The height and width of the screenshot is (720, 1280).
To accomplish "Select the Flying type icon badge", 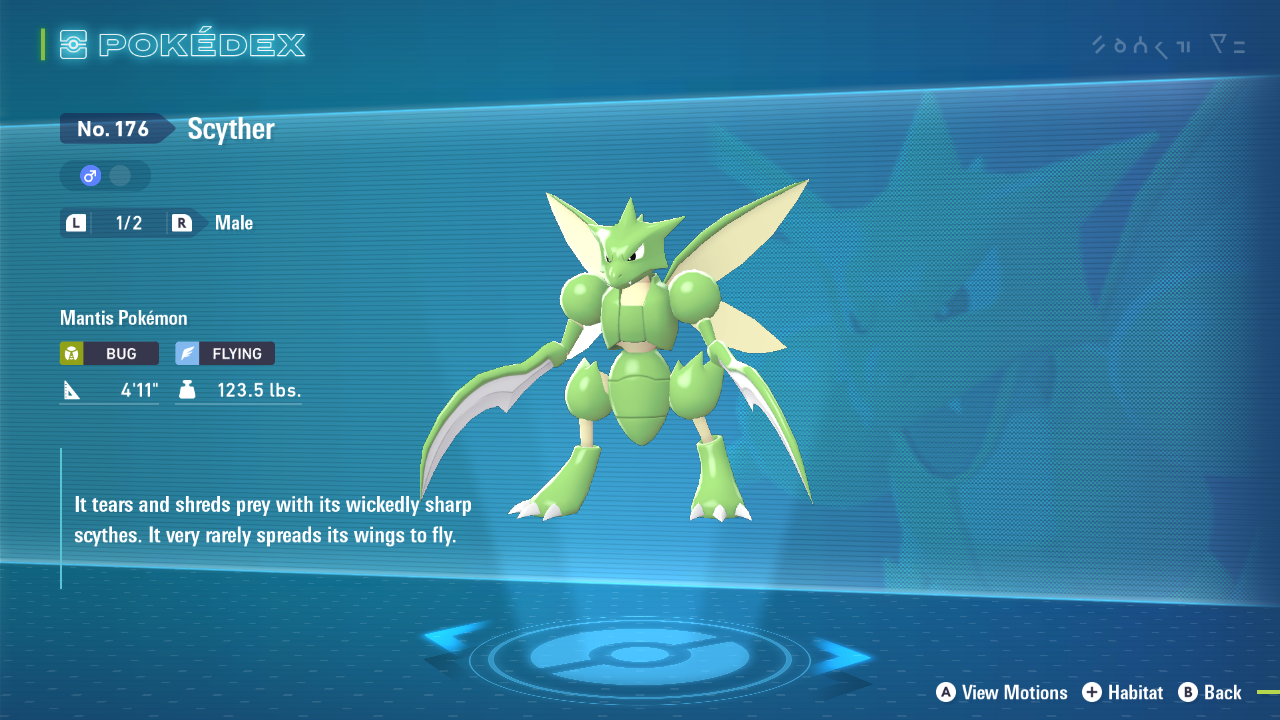I will click(x=189, y=353).
